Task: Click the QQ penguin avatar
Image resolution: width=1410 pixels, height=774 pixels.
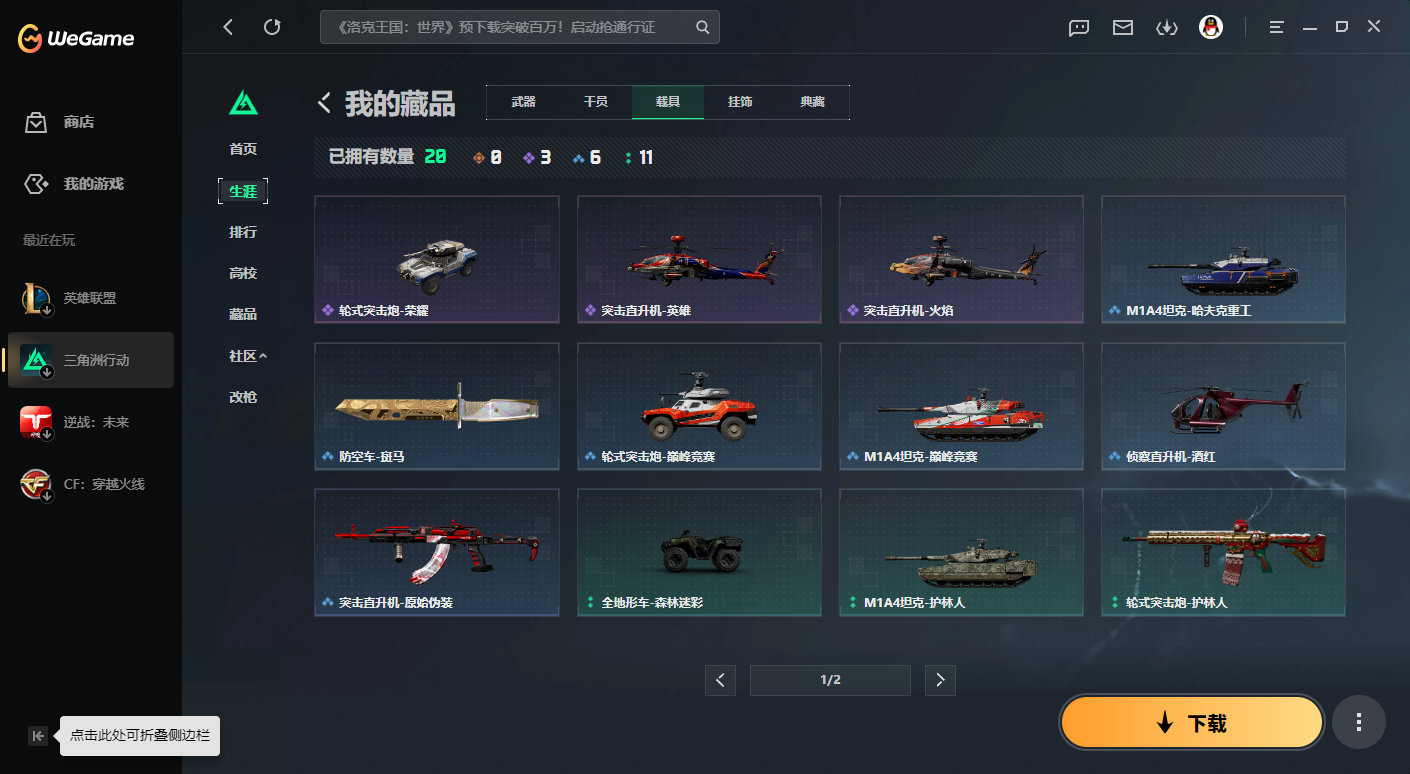Action: (x=1211, y=28)
